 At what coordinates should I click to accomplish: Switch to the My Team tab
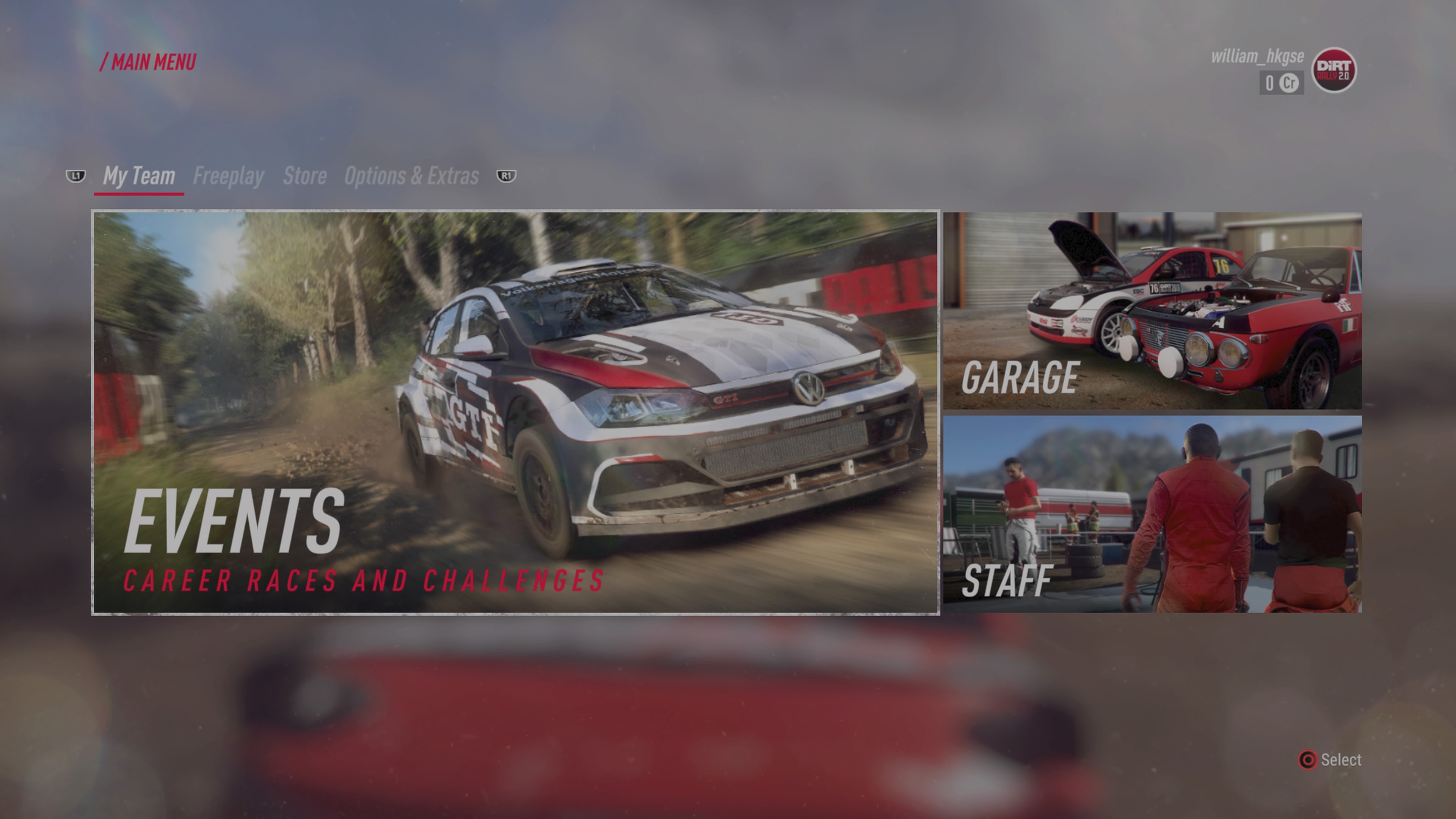139,176
